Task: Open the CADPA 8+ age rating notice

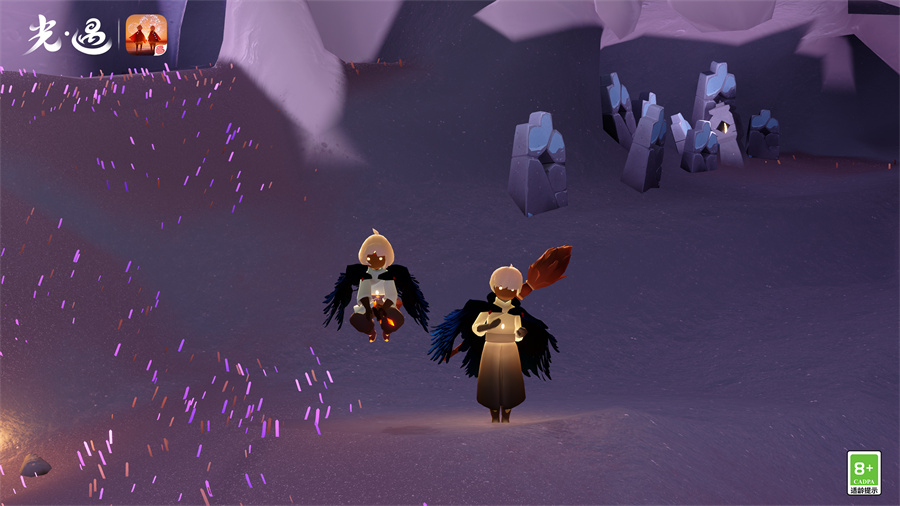Action: click(864, 473)
